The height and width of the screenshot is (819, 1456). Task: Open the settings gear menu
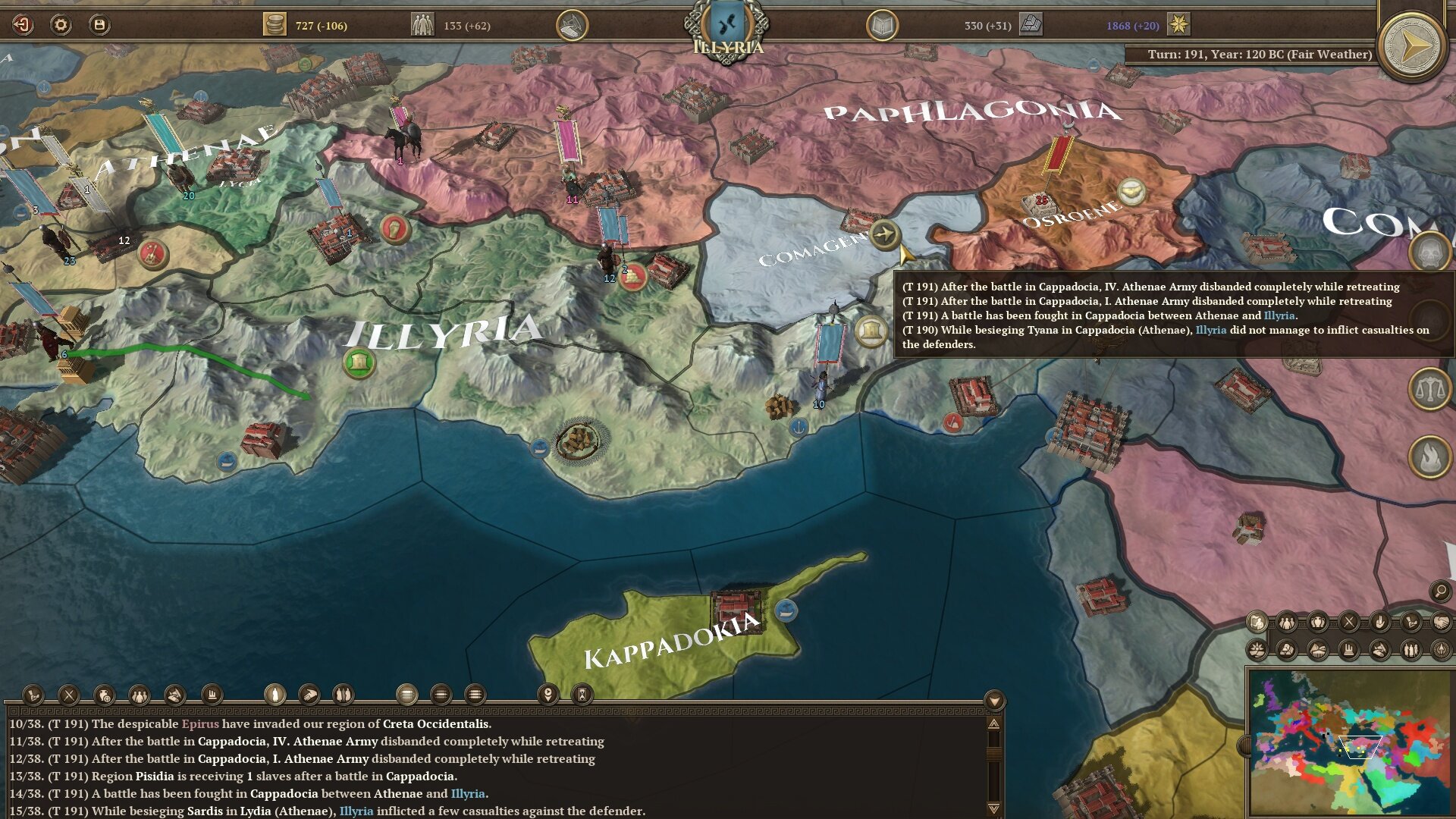[61, 25]
